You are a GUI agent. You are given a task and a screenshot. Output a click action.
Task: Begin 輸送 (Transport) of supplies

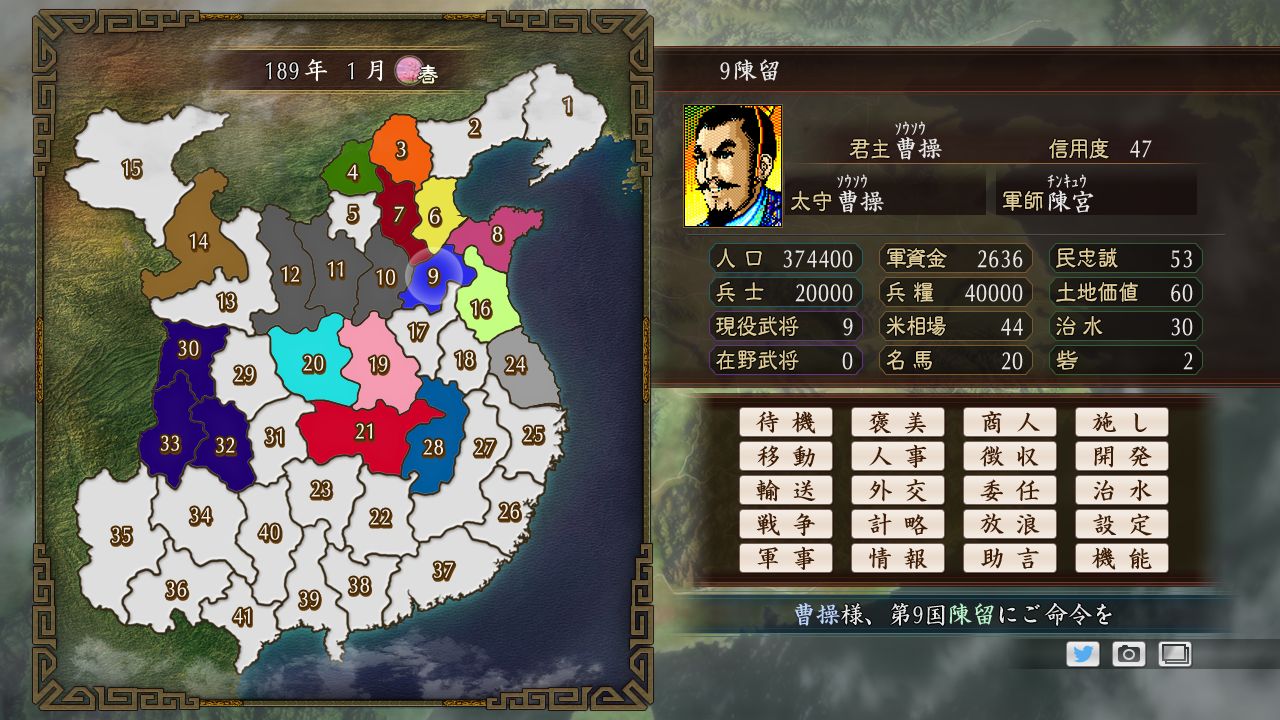(786, 490)
